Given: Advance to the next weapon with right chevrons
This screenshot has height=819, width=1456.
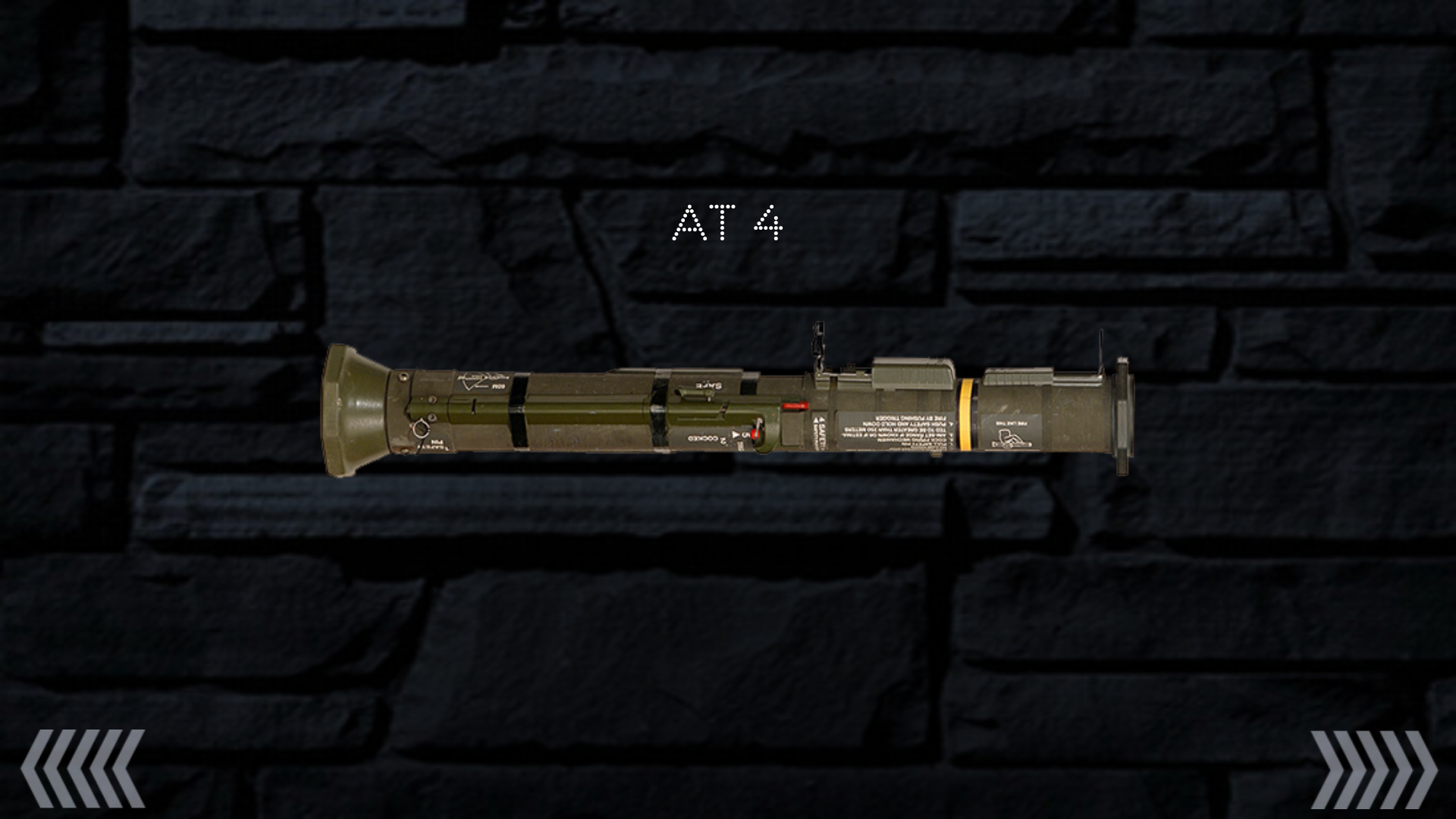Looking at the screenshot, I should pyautogui.click(x=1373, y=768).
